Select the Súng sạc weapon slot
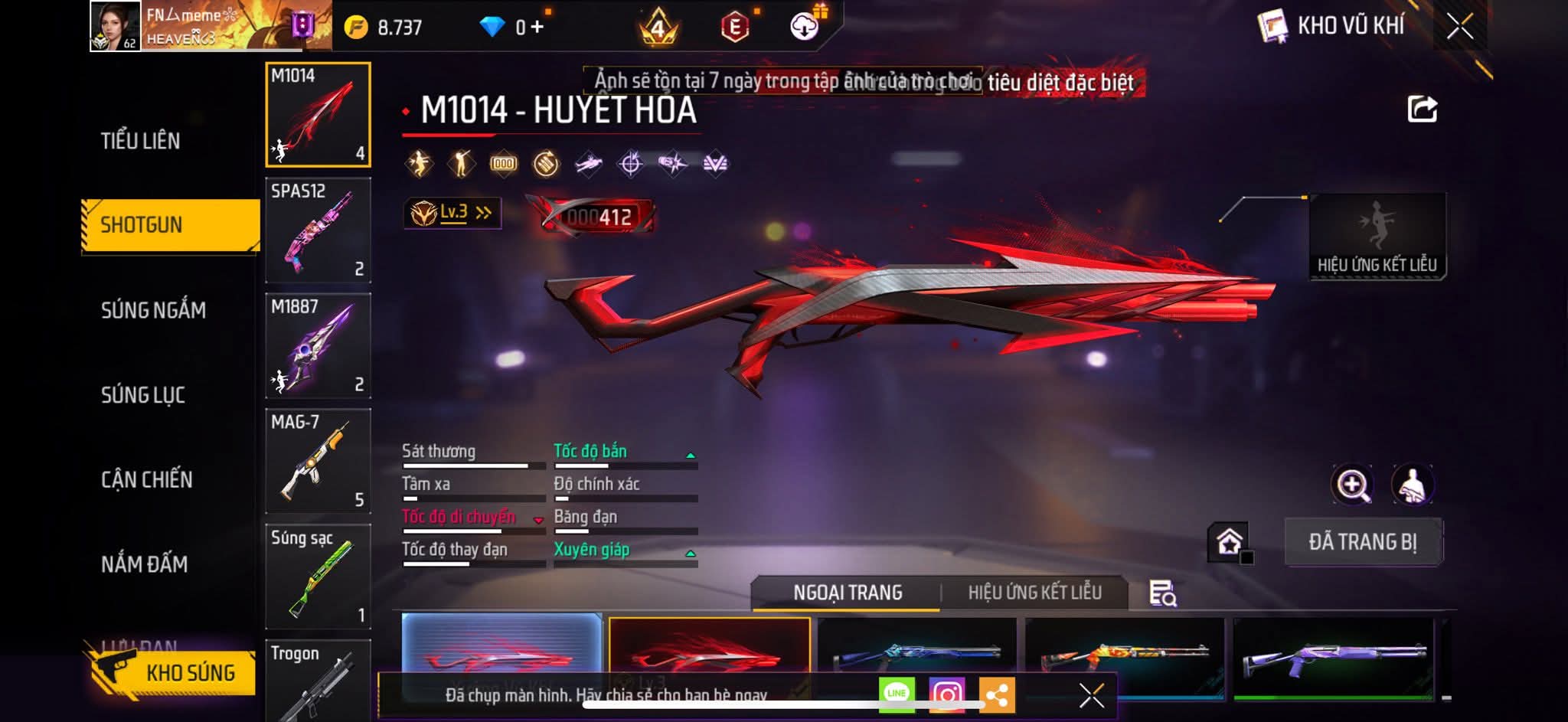 (x=318, y=577)
